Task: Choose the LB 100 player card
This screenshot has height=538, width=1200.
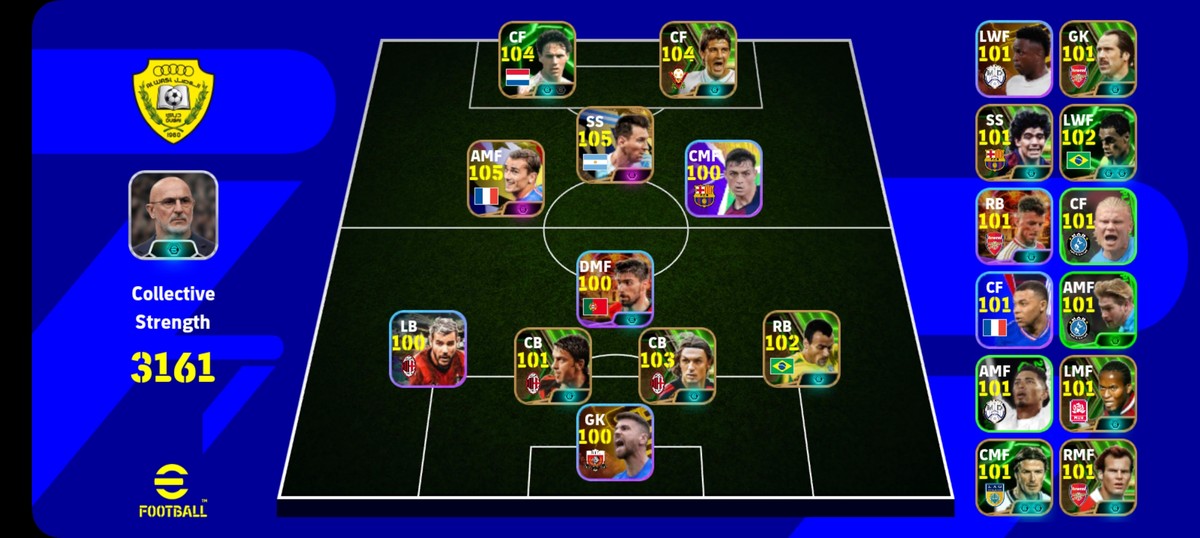Action: pos(428,348)
